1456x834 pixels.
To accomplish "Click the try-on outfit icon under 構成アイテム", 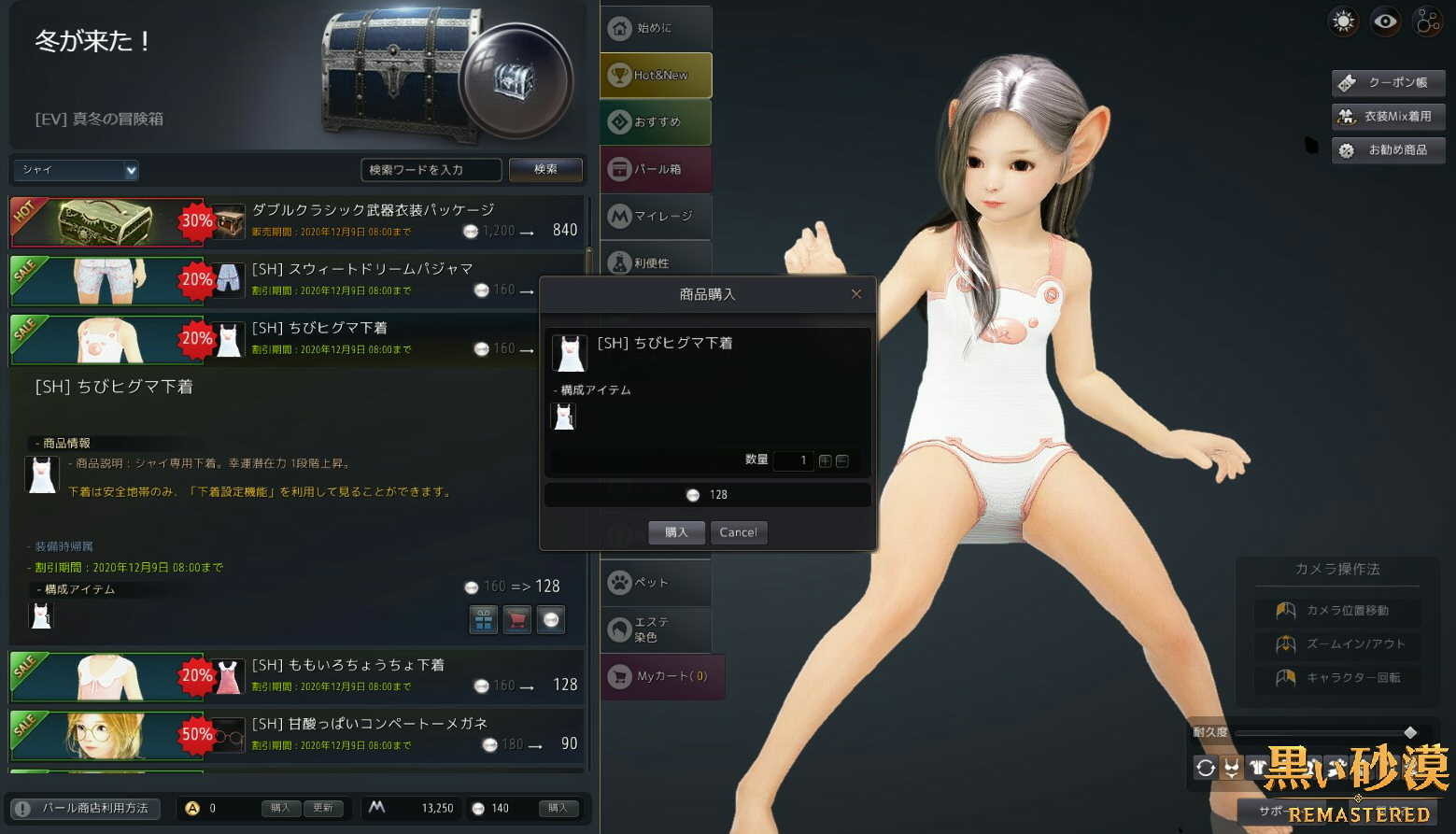I will [484, 618].
